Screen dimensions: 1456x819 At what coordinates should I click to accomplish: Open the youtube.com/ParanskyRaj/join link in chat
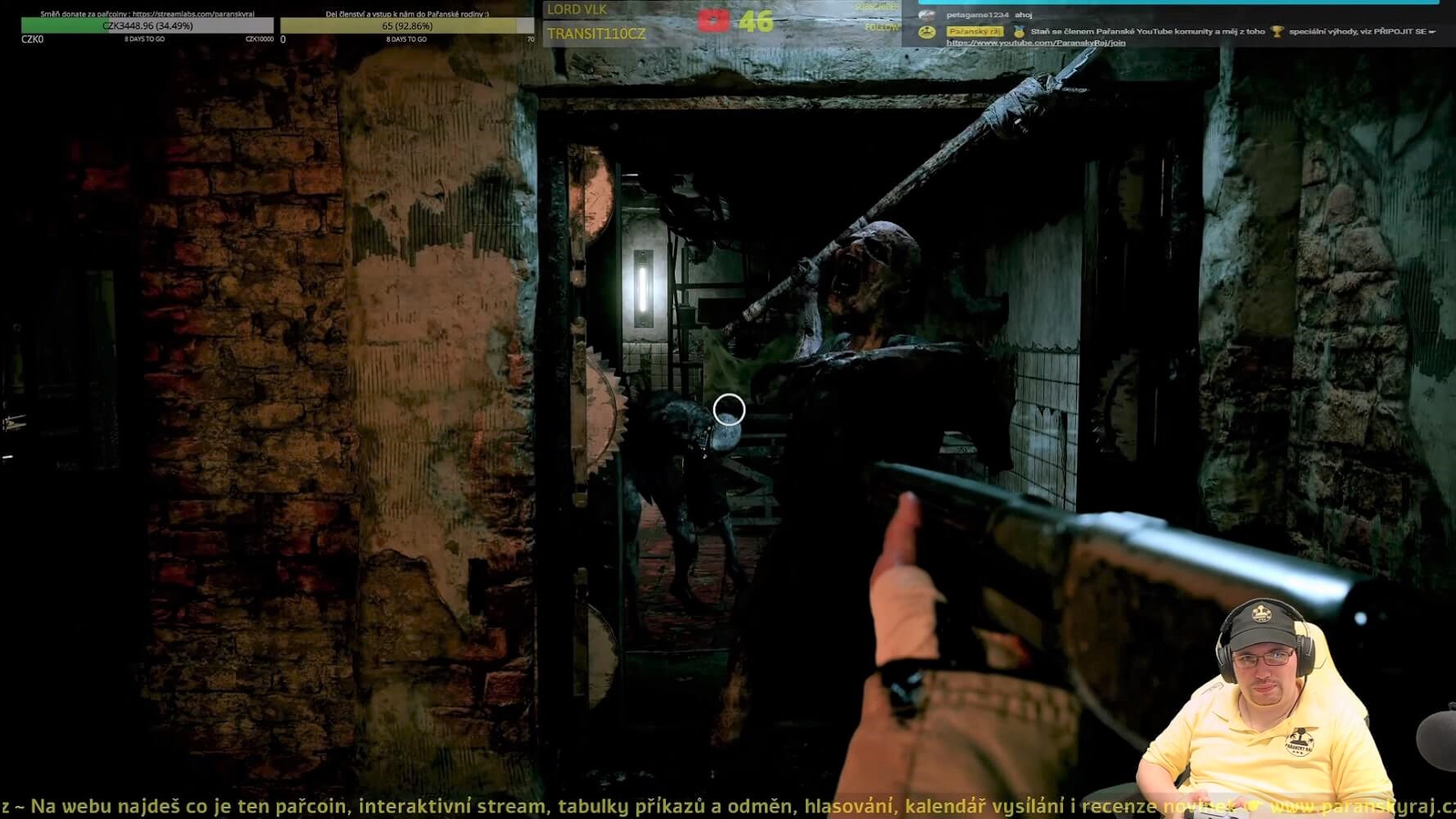1035,43
